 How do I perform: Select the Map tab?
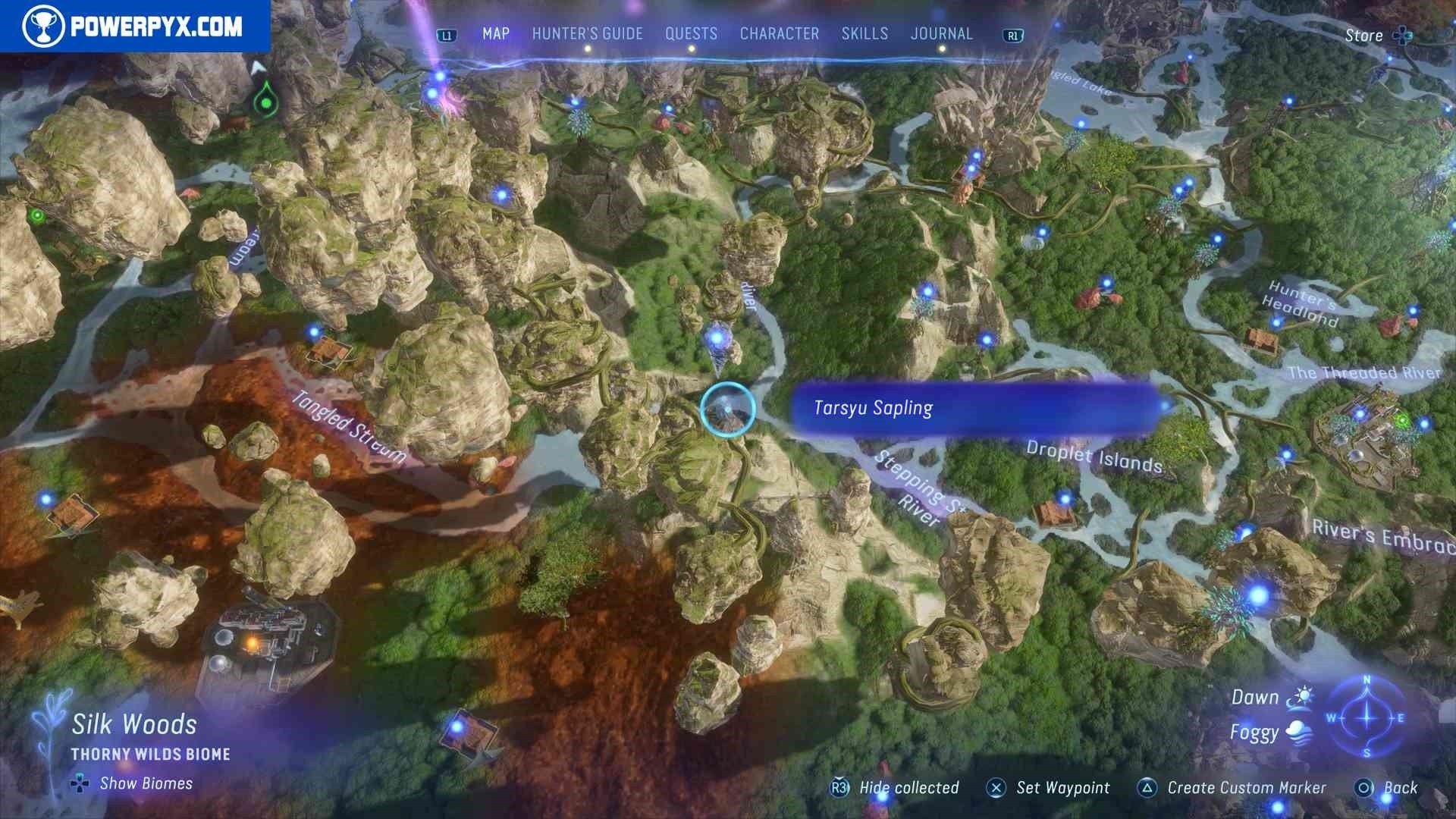[x=496, y=34]
